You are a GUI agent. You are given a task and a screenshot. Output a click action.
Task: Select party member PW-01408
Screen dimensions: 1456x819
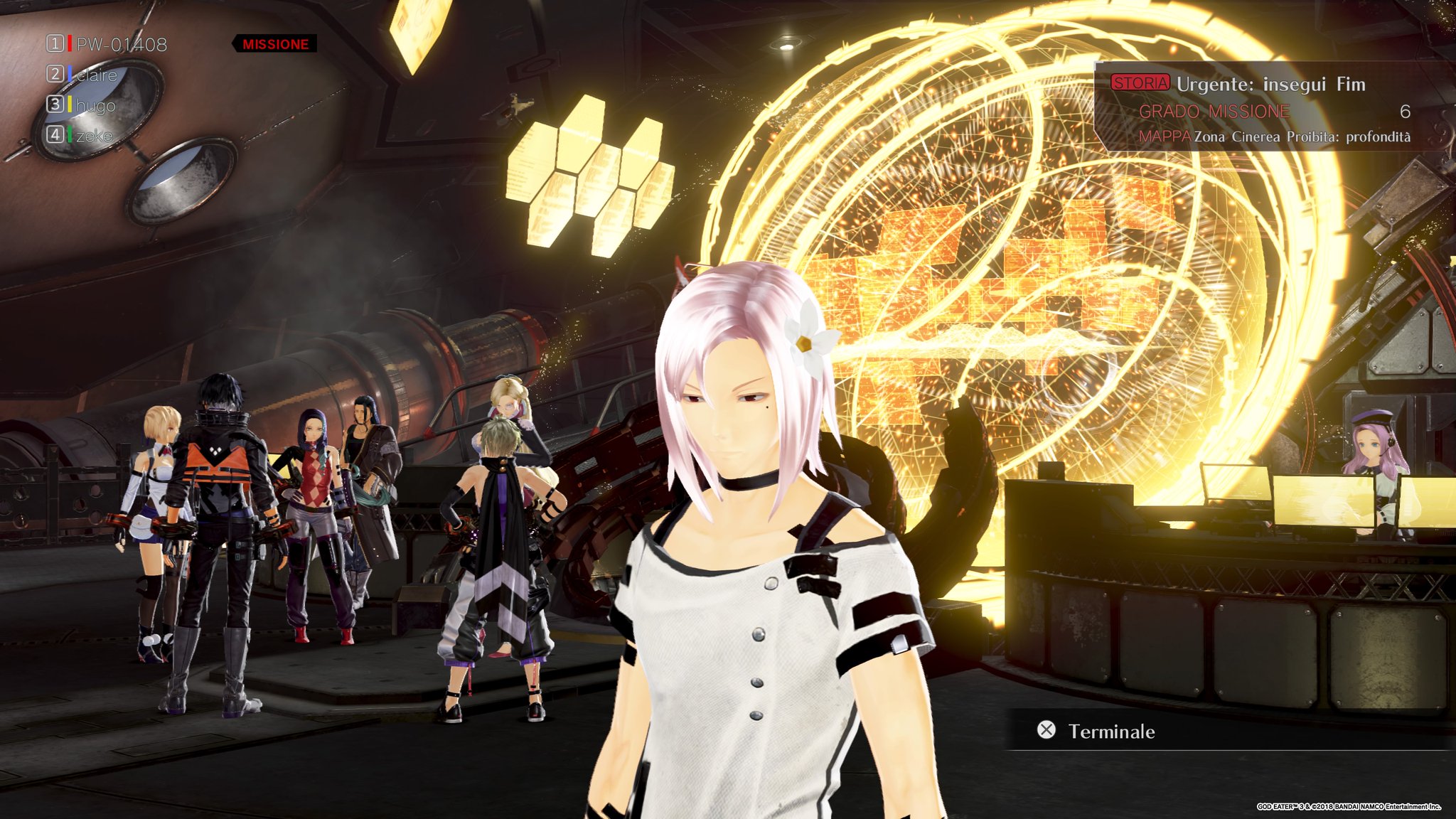[x=121, y=45]
